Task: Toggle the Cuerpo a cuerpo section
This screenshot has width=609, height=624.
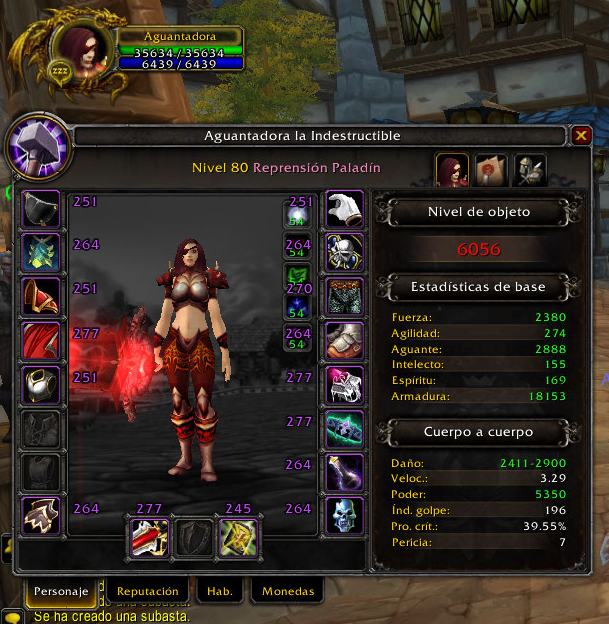Action: (478, 433)
